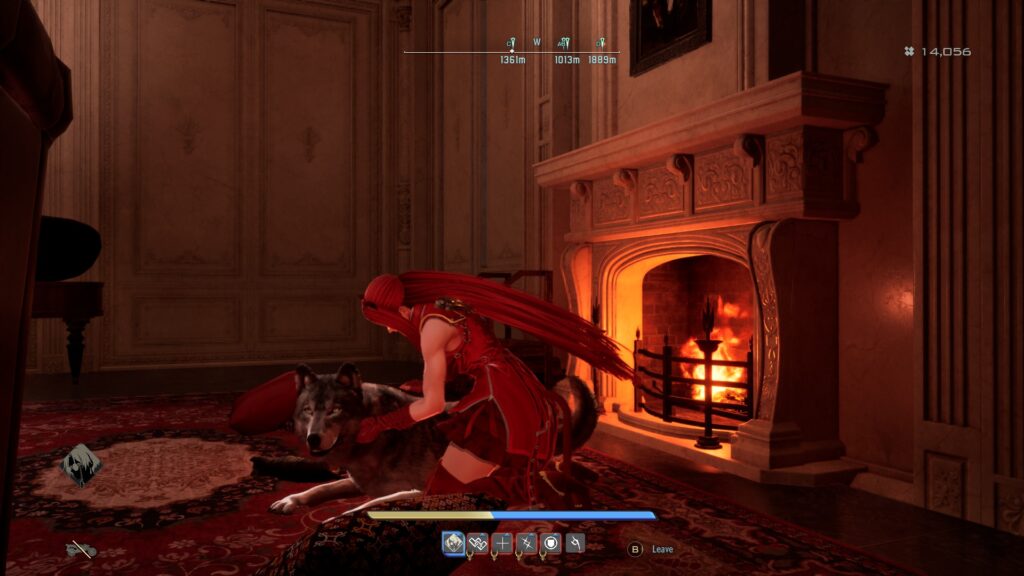Choose the compass marker at 1013m
The width and height of the screenshot is (1024, 576).
(564, 44)
